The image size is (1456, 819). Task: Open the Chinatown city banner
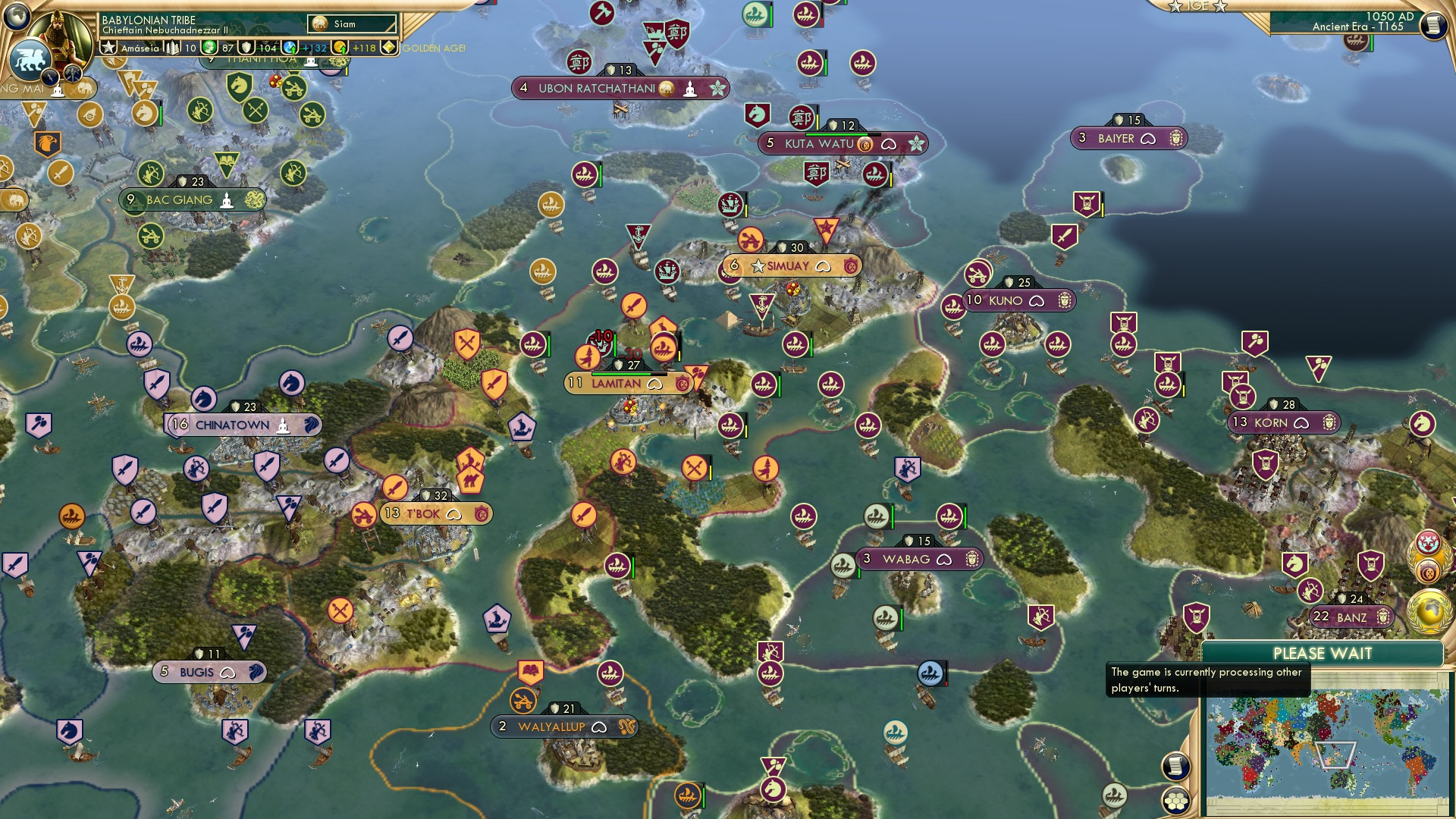tap(231, 425)
